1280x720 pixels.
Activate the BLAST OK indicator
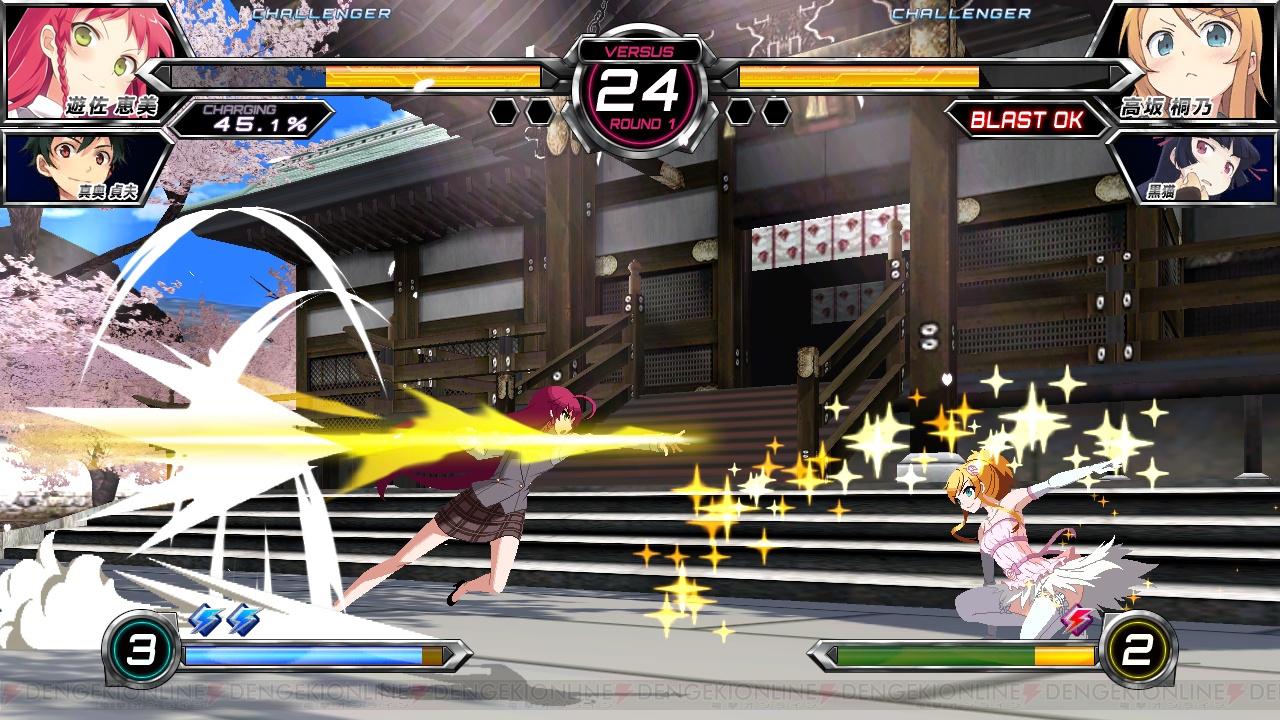tap(1026, 120)
